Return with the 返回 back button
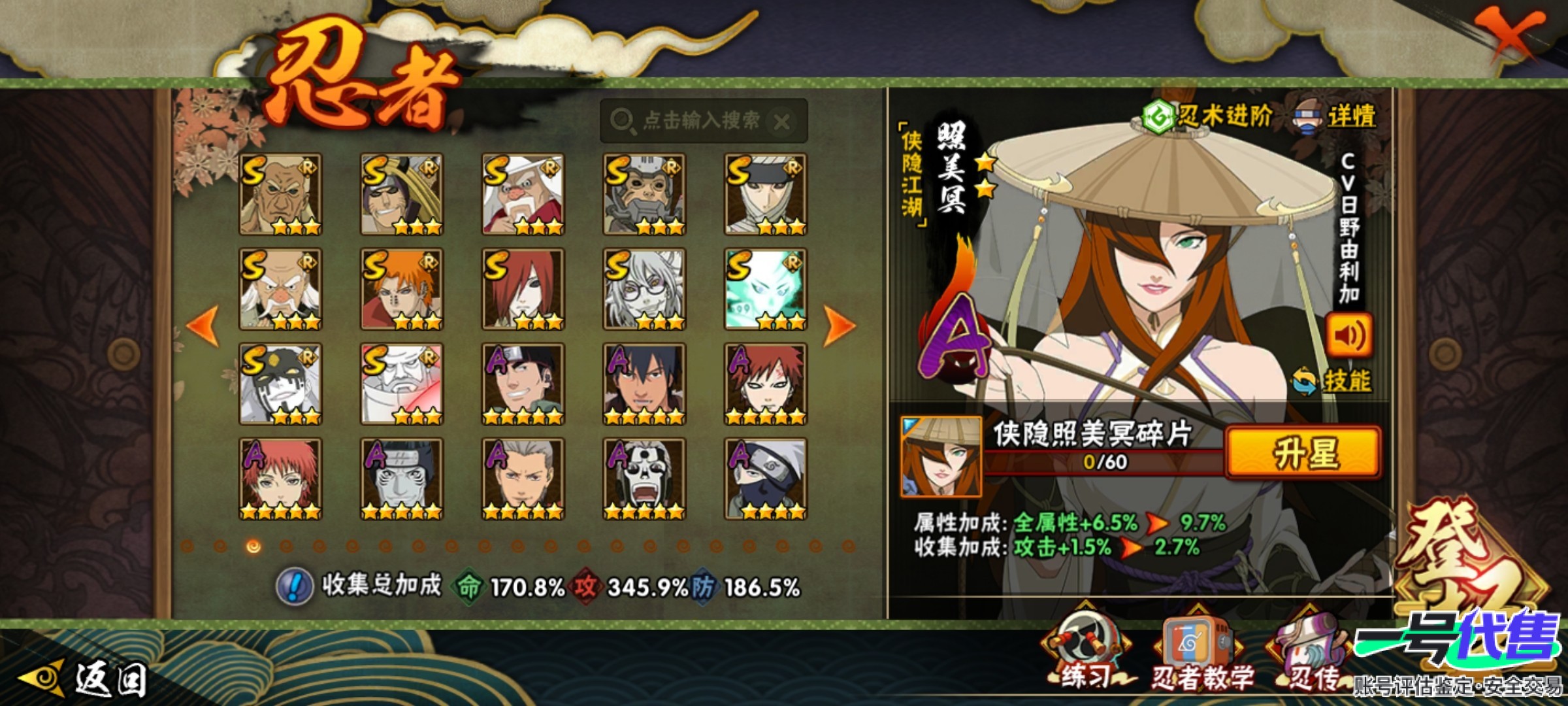 85,679
